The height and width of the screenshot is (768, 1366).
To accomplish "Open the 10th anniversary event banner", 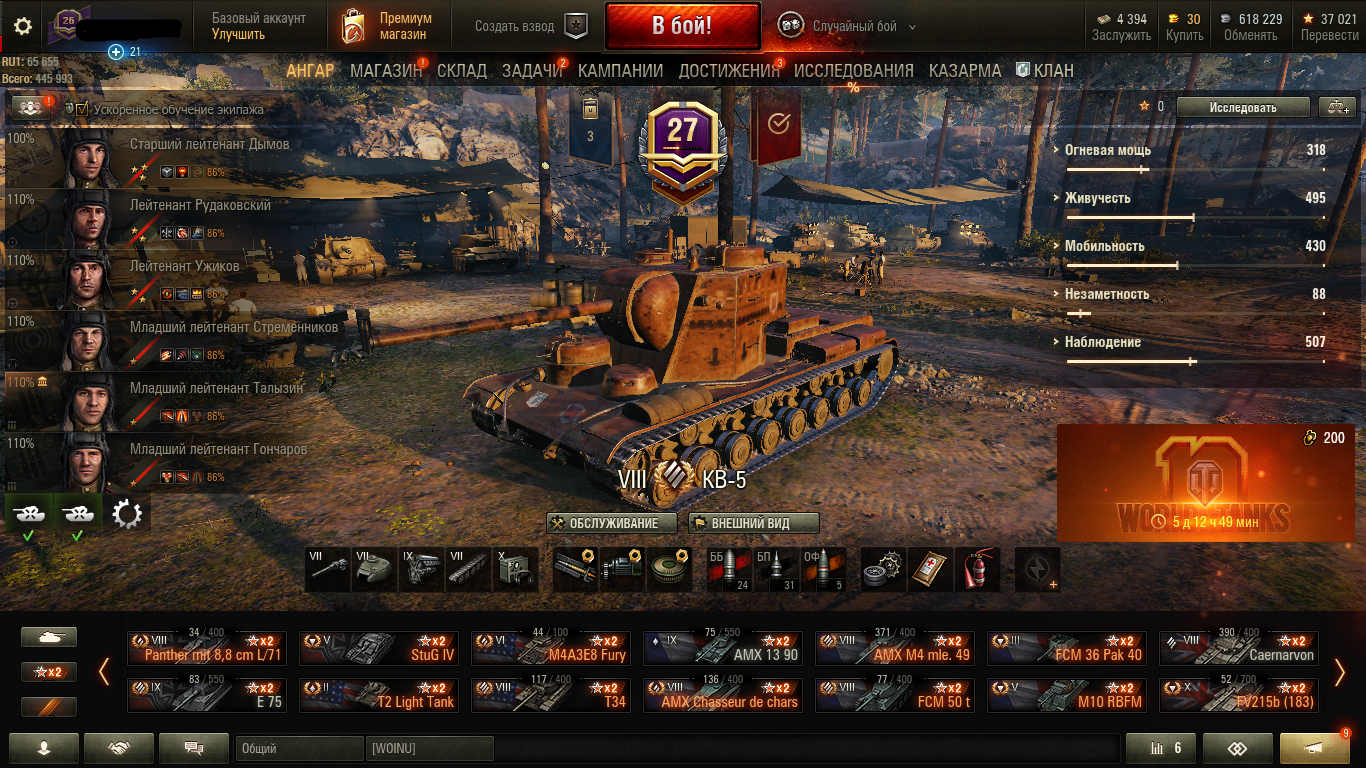I will tap(1205, 482).
